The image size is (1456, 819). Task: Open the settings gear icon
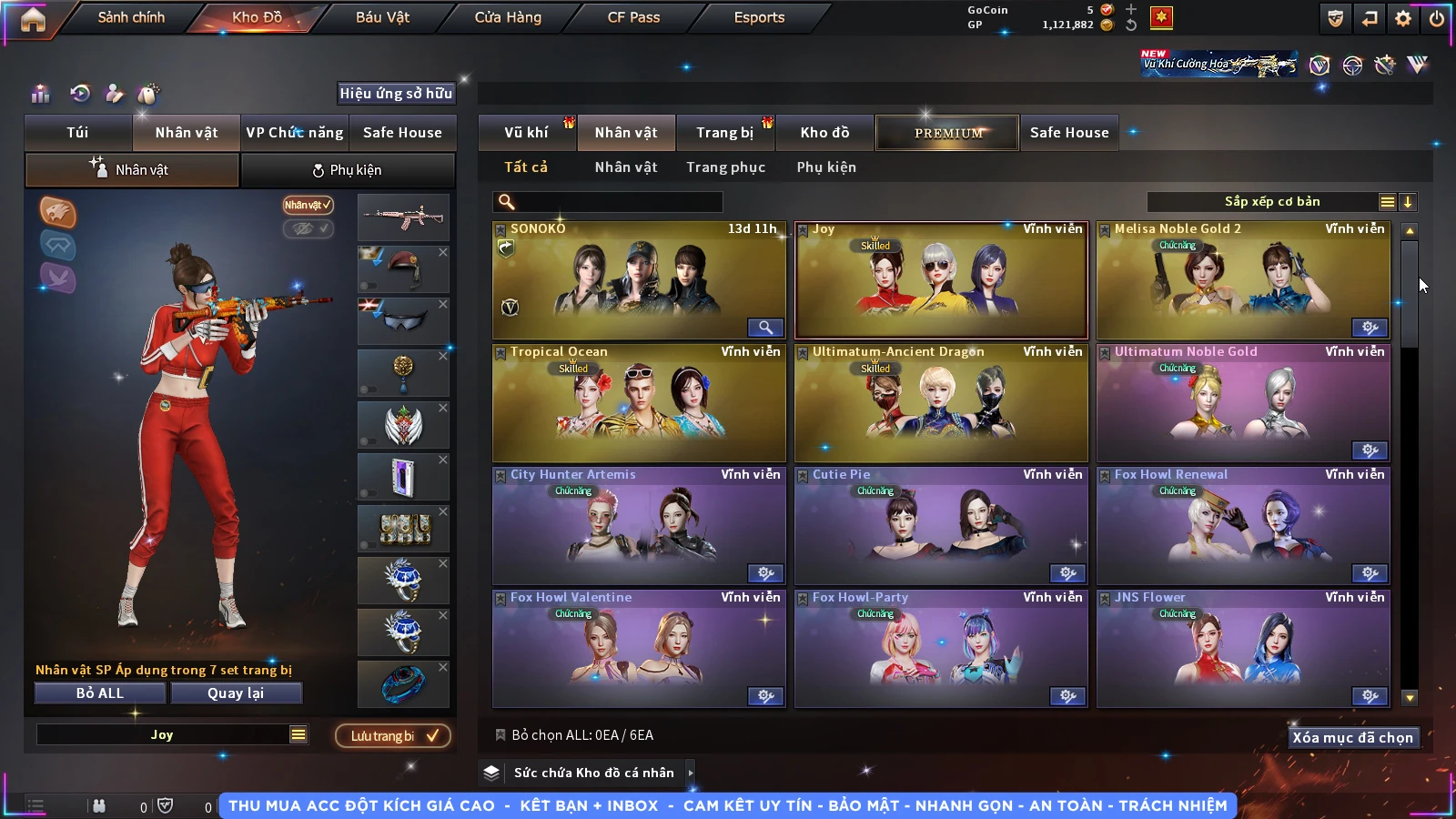[1403, 18]
